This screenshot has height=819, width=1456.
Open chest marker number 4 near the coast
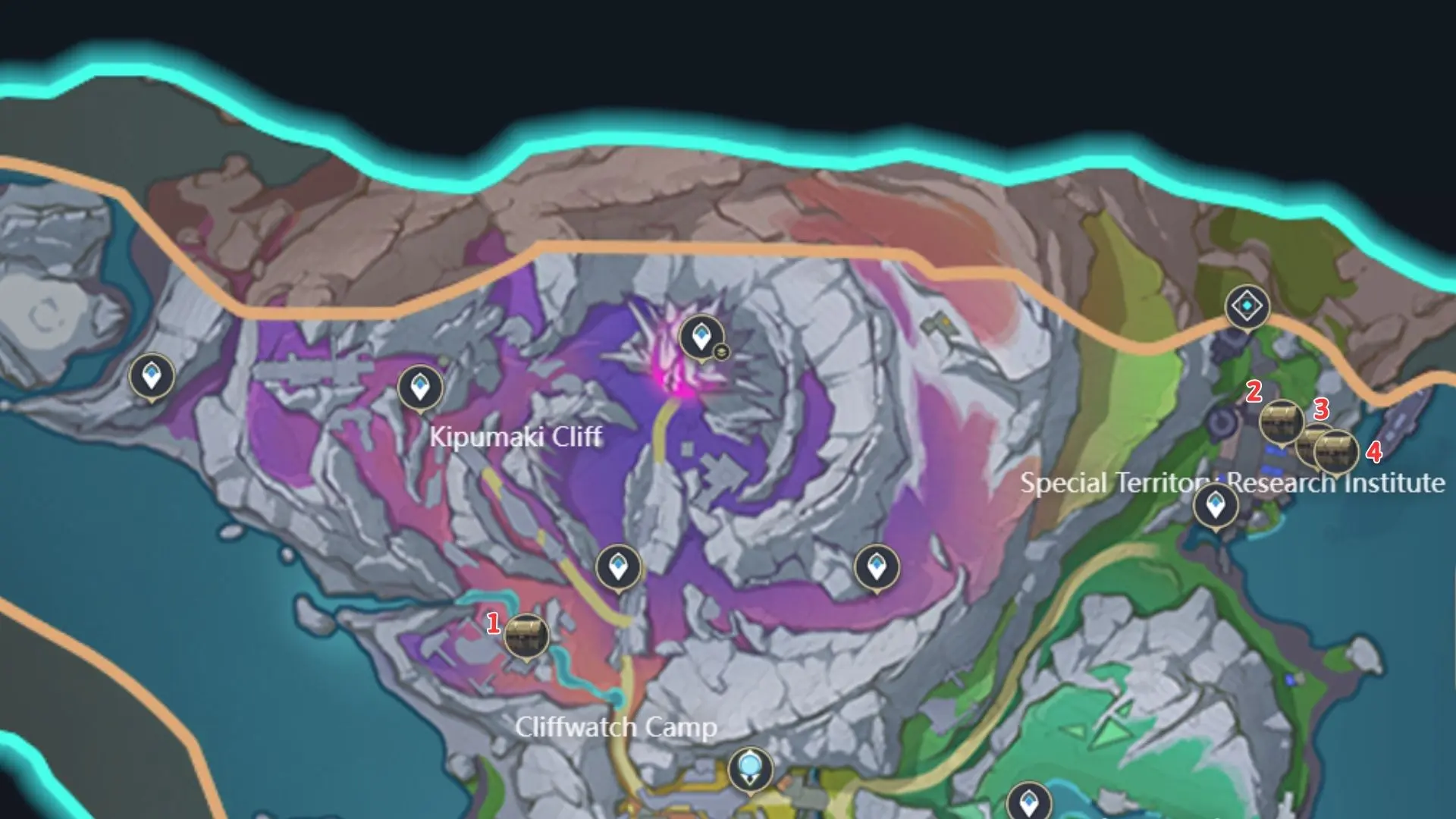pos(1337,453)
